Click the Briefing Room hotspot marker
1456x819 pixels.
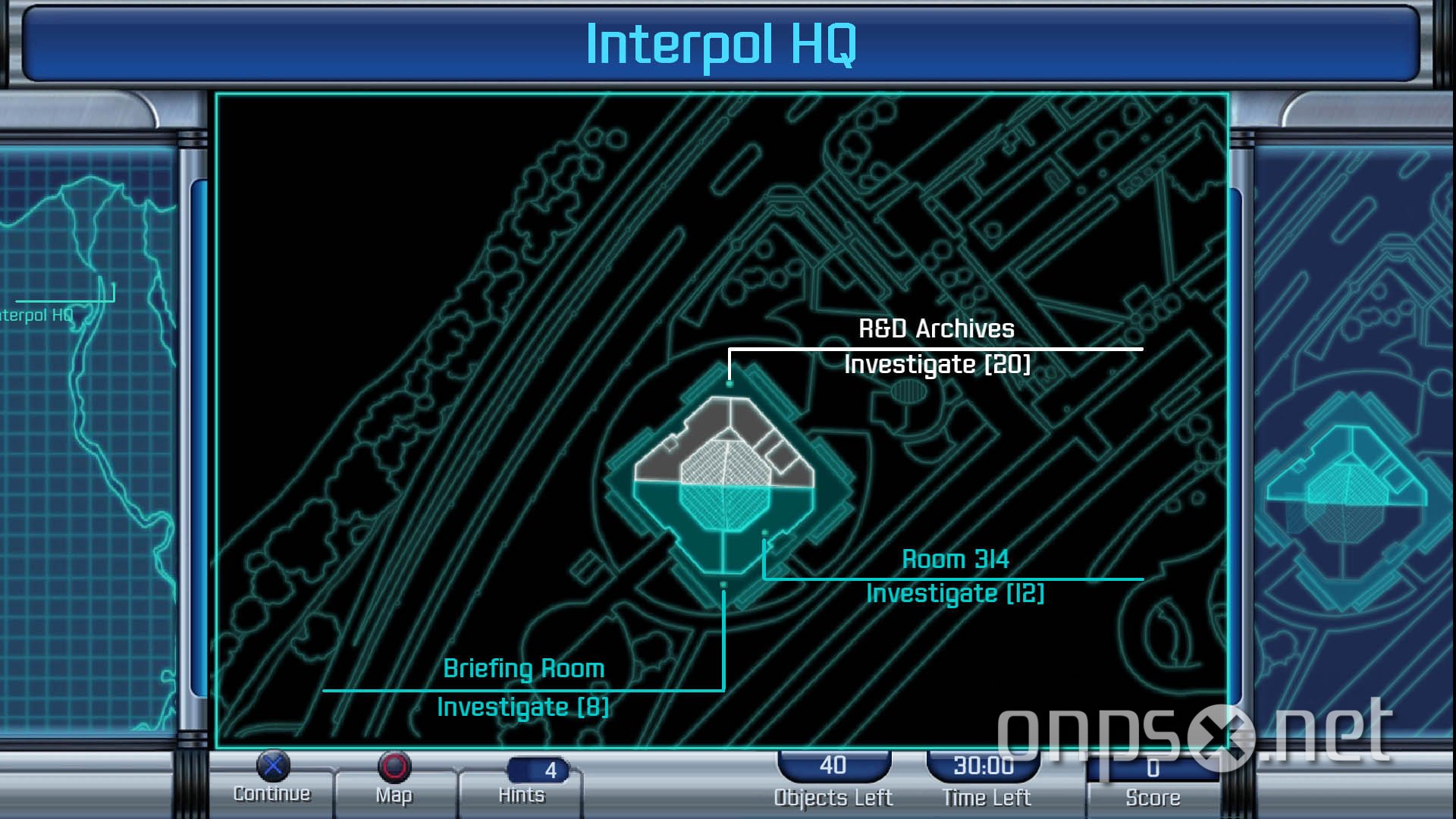pyautogui.click(x=722, y=585)
